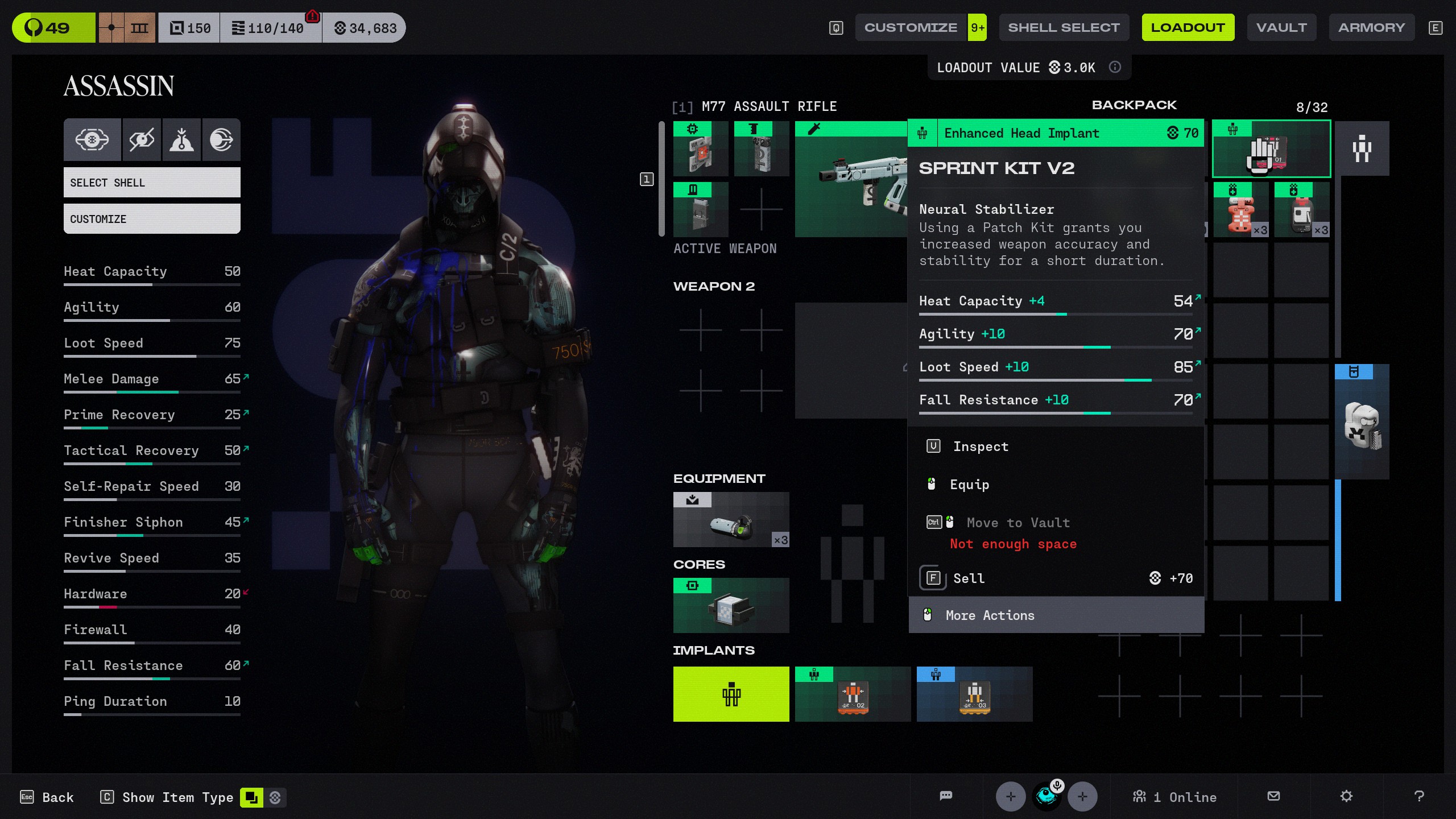Image resolution: width=1456 pixels, height=819 pixels.
Task: Expand More Actions in the item menu
Action: point(990,615)
